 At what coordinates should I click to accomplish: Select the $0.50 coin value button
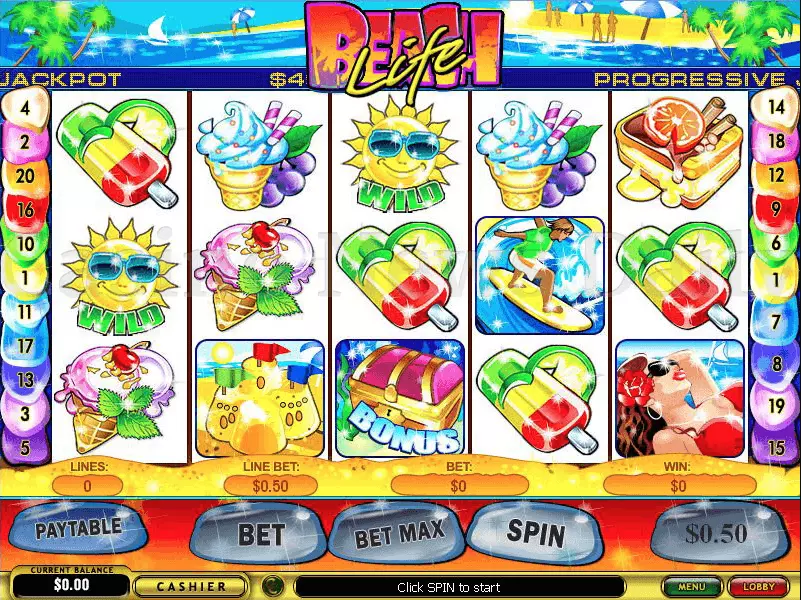(x=715, y=533)
